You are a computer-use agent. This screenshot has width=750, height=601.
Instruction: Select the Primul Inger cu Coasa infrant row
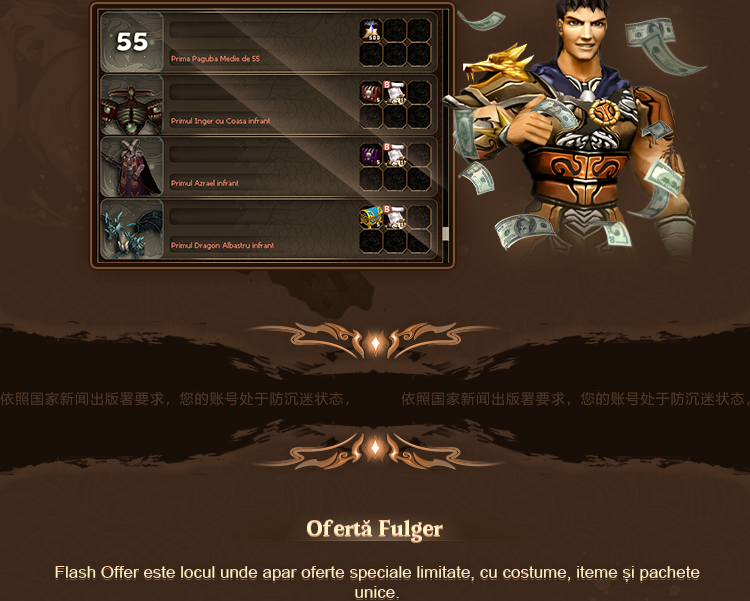pos(262,104)
